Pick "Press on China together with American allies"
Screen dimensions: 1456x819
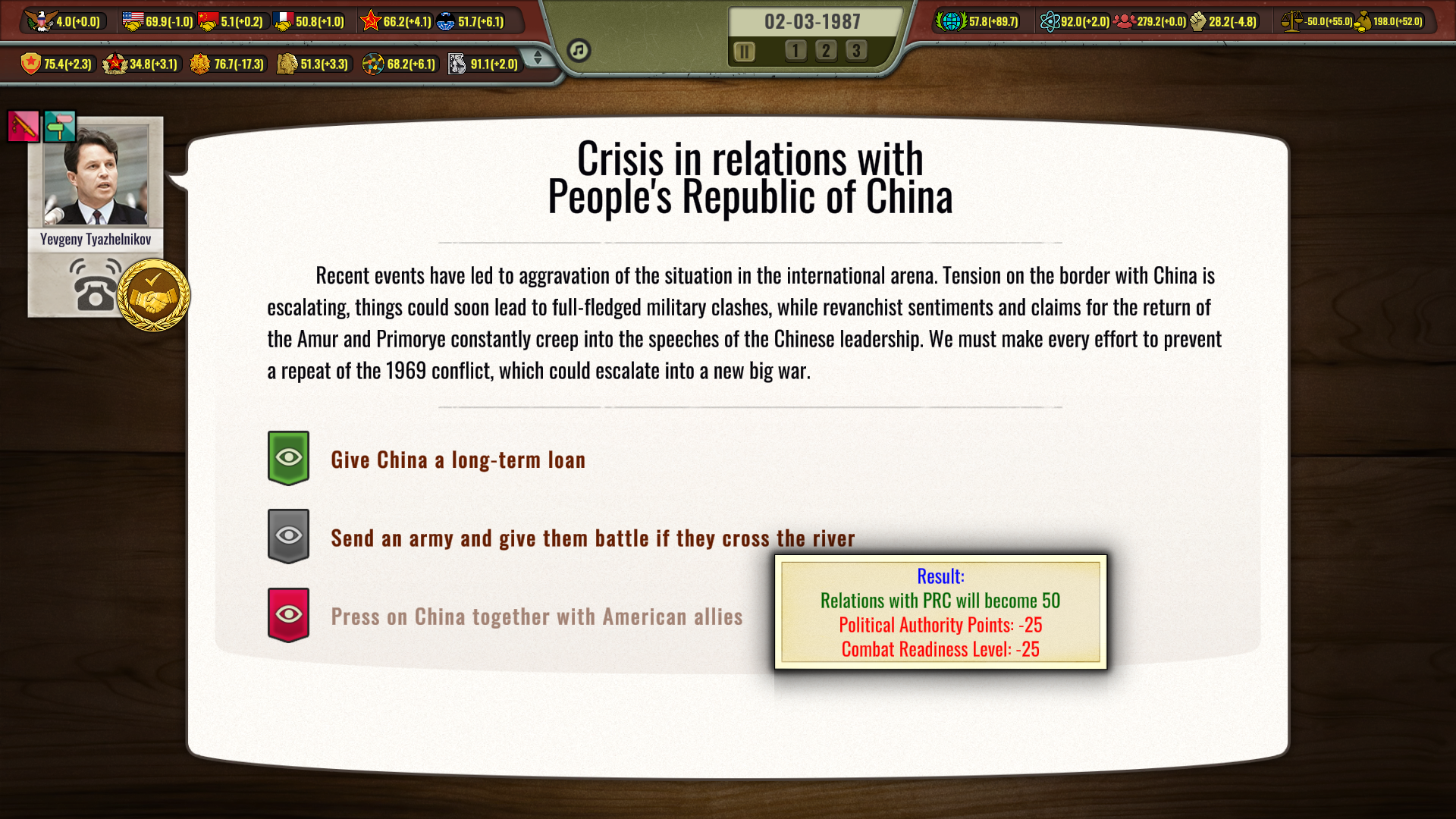tap(536, 617)
